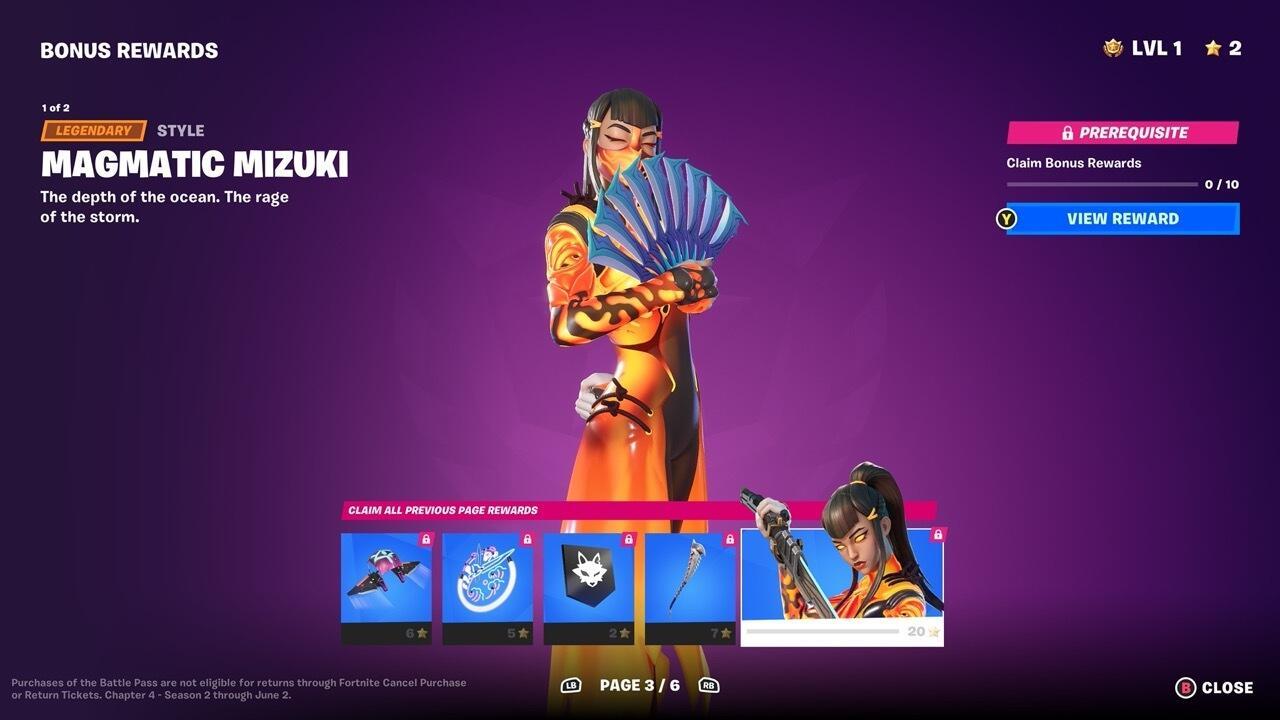This screenshot has width=1280, height=720.
Task: Click the gold star count icon top right
Action: 1214,47
